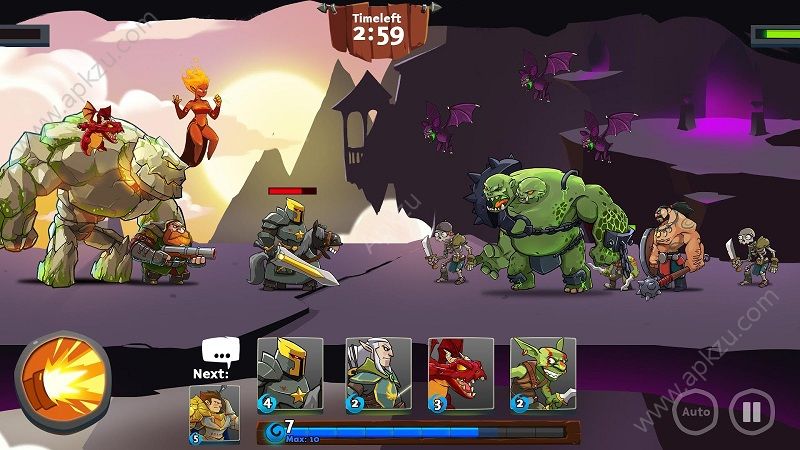Select the elf archer card
The width and height of the screenshot is (800, 450).
click(x=378, y=375)
